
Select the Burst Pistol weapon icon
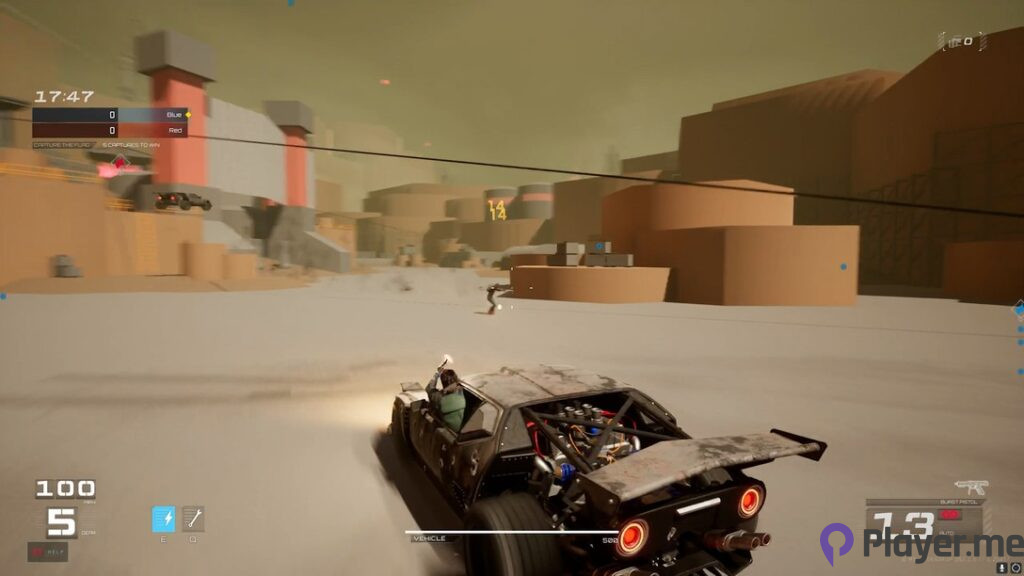(x=969, y=488)
